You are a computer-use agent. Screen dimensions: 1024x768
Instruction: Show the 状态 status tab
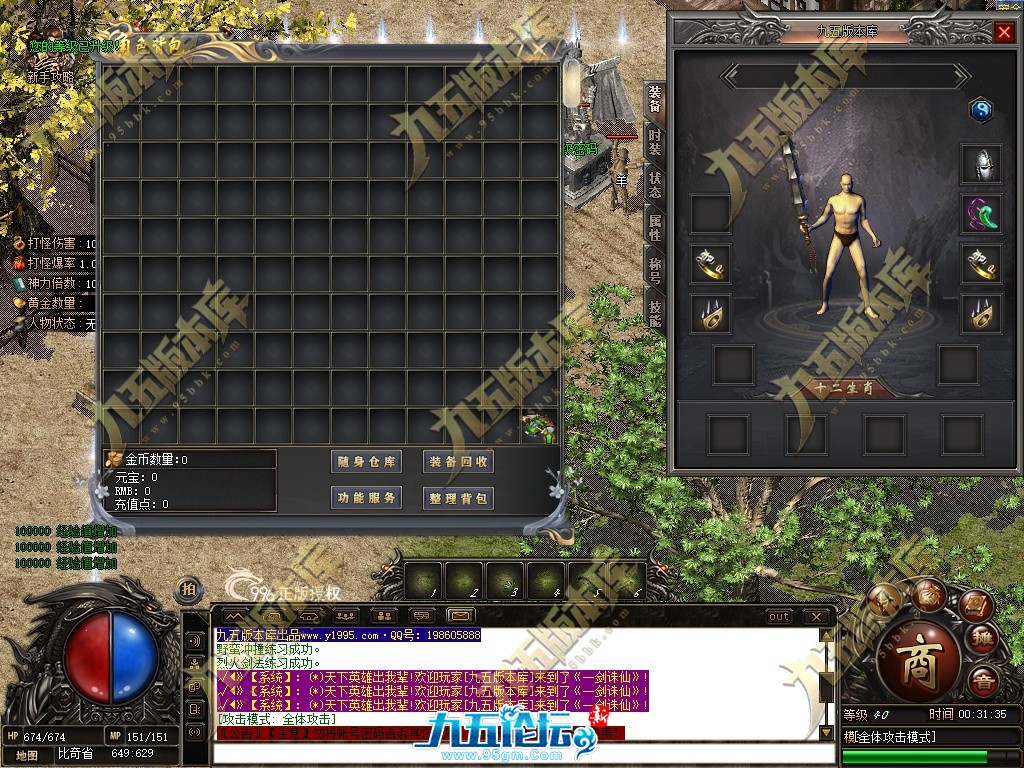[x=655, y=185]
